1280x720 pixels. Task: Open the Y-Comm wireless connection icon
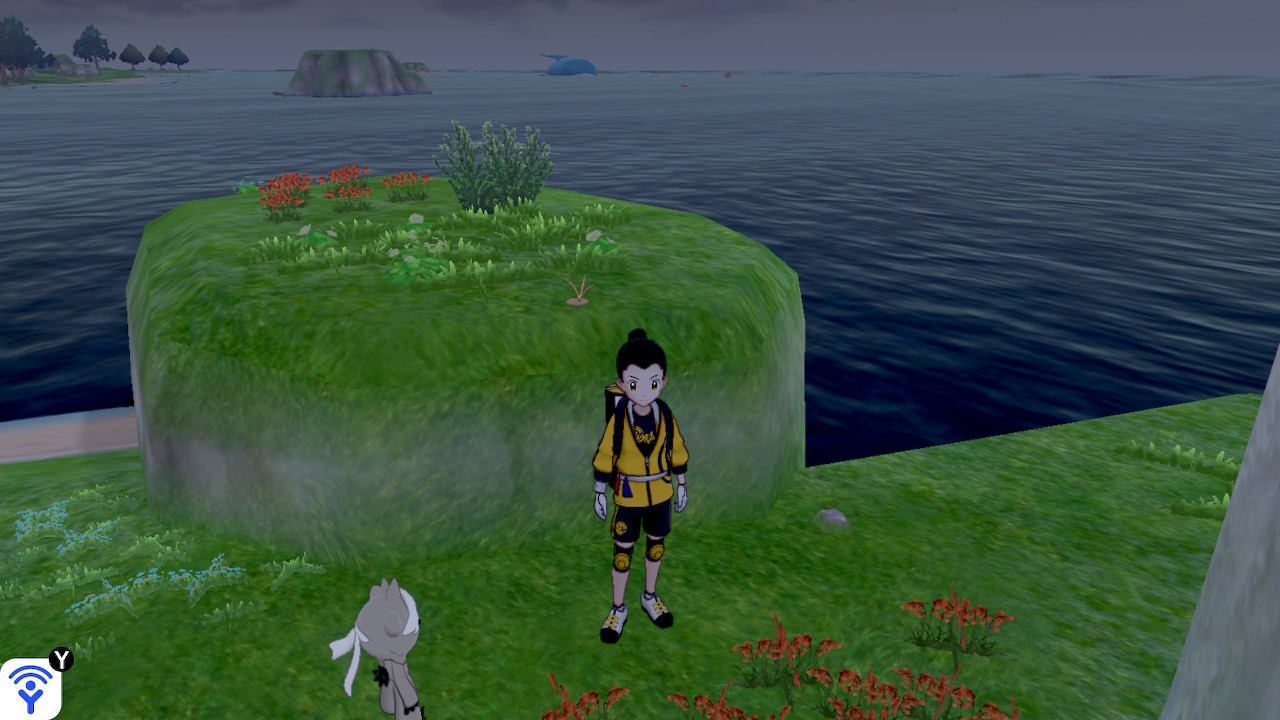click(30, 688)
